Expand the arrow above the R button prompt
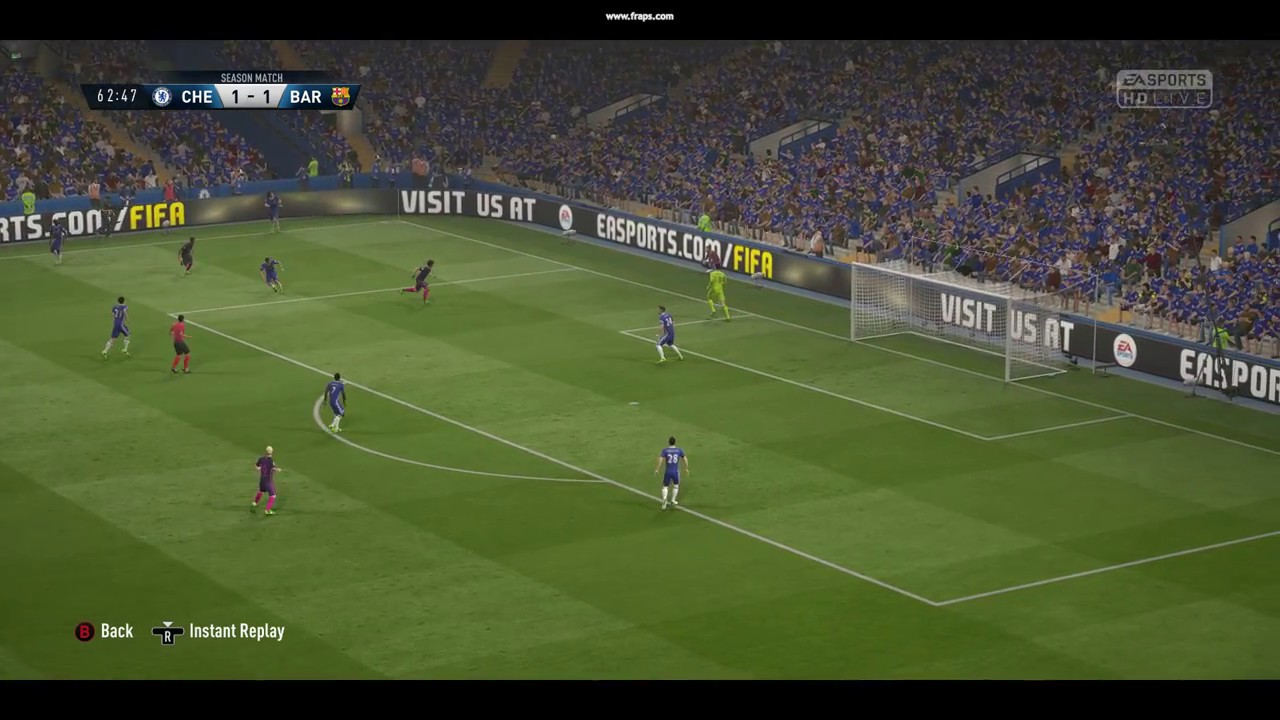Screen dimensions: 1280x720 (x=168, y=623)
